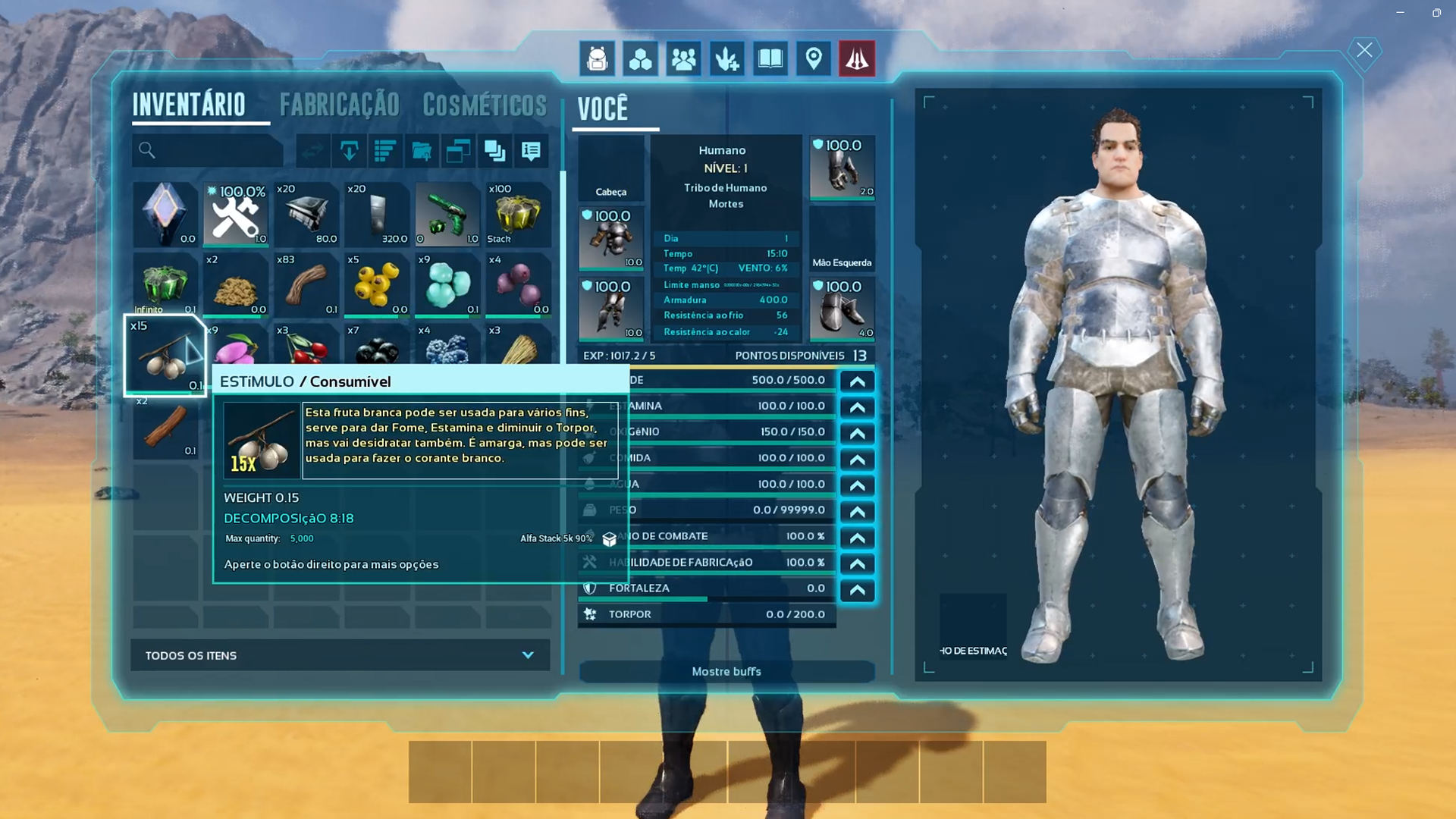Select the yellow berries stack
Viewport: 1456px width, 819px height.
(x=377, y=284)
